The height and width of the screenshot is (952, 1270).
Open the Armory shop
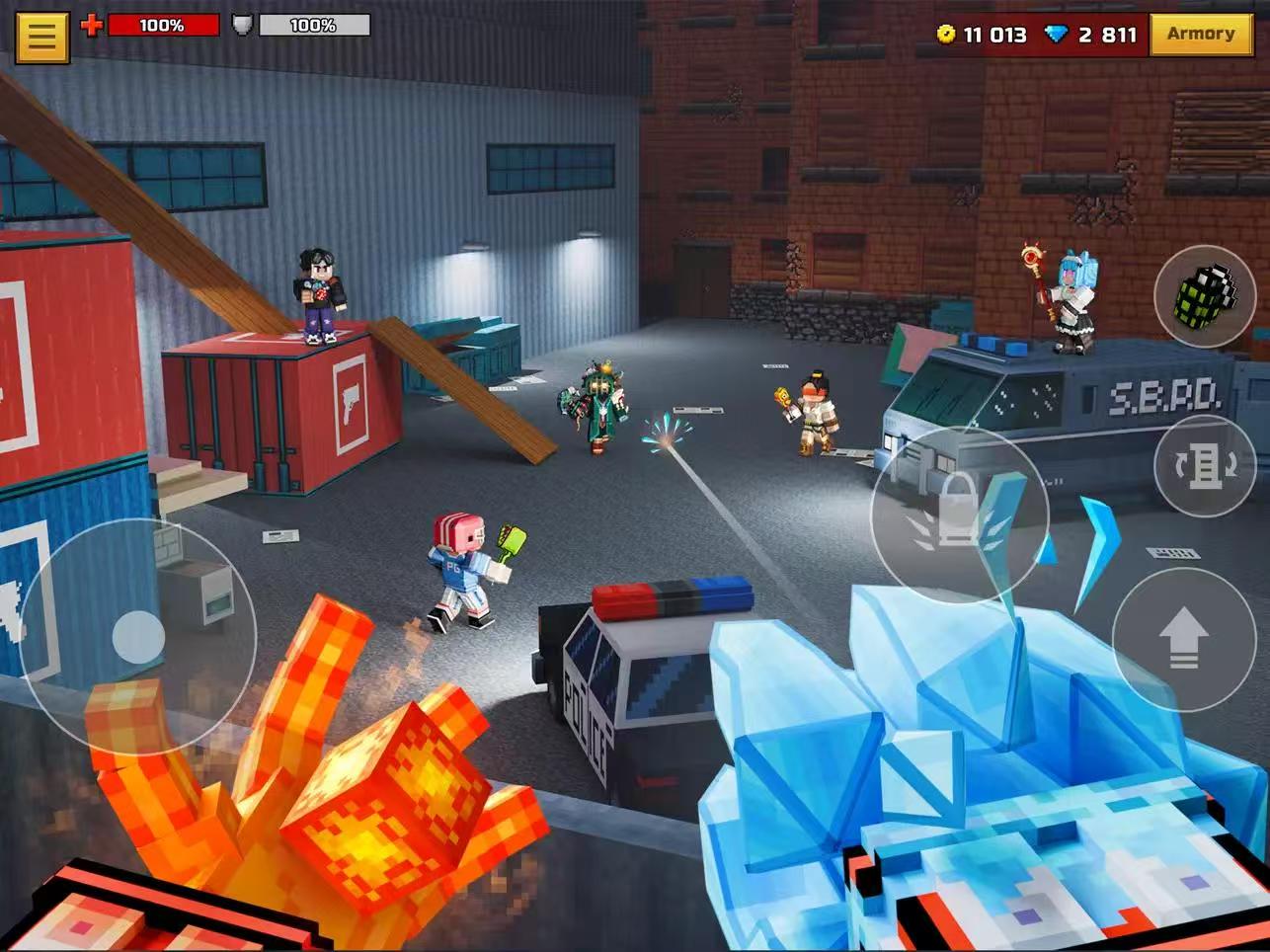tap(1200, 35)
